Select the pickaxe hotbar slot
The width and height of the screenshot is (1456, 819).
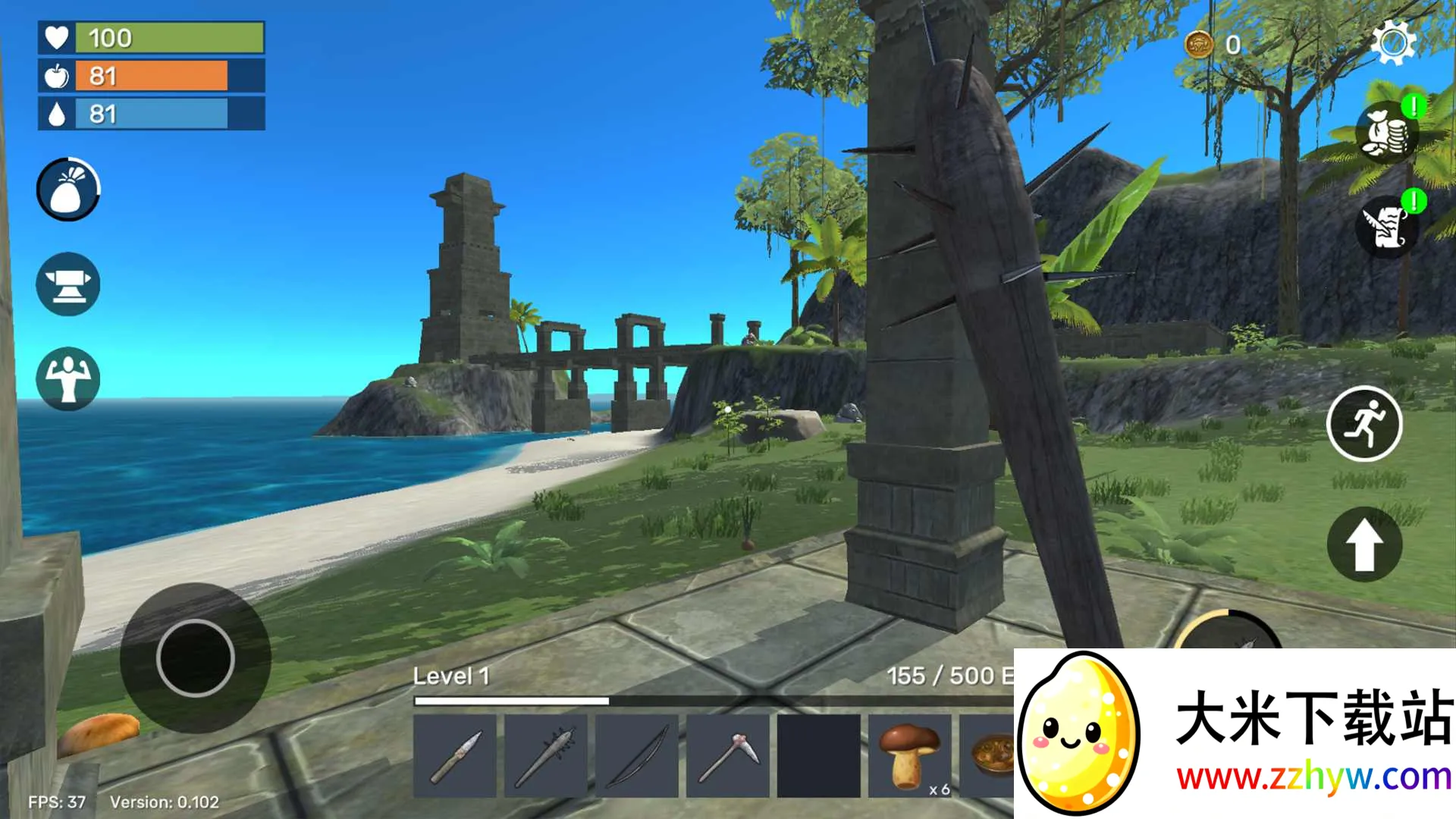point(728,756)
